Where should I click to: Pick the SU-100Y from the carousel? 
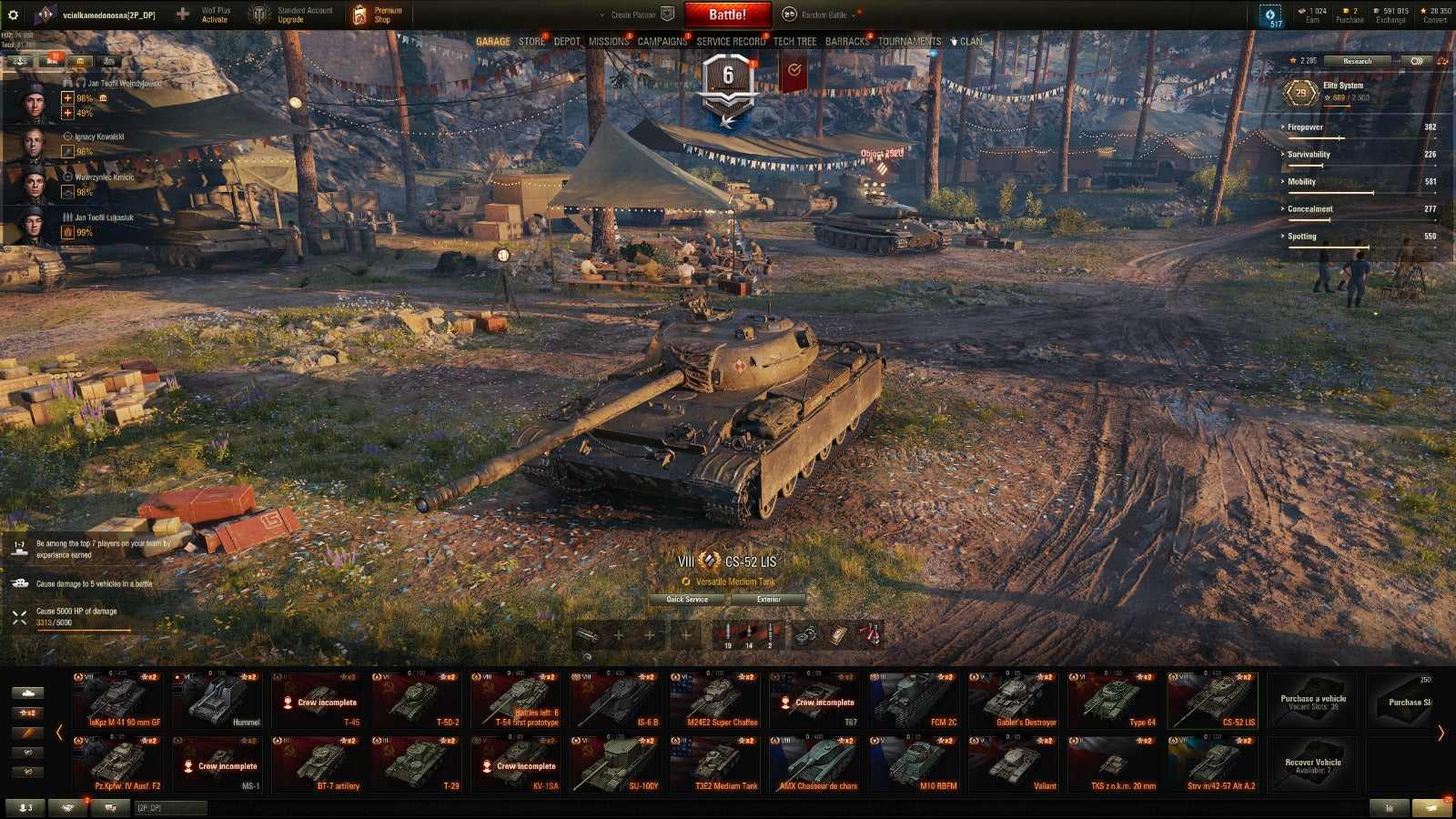616,764
